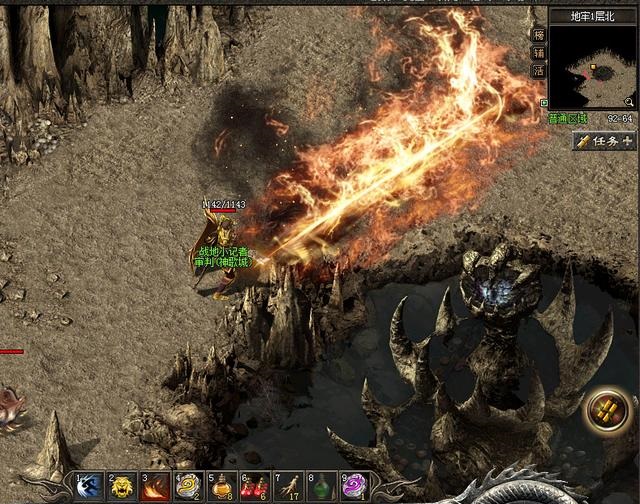Cast the fire skill in slot 3
640x504 pixels.
pos(155,487)
